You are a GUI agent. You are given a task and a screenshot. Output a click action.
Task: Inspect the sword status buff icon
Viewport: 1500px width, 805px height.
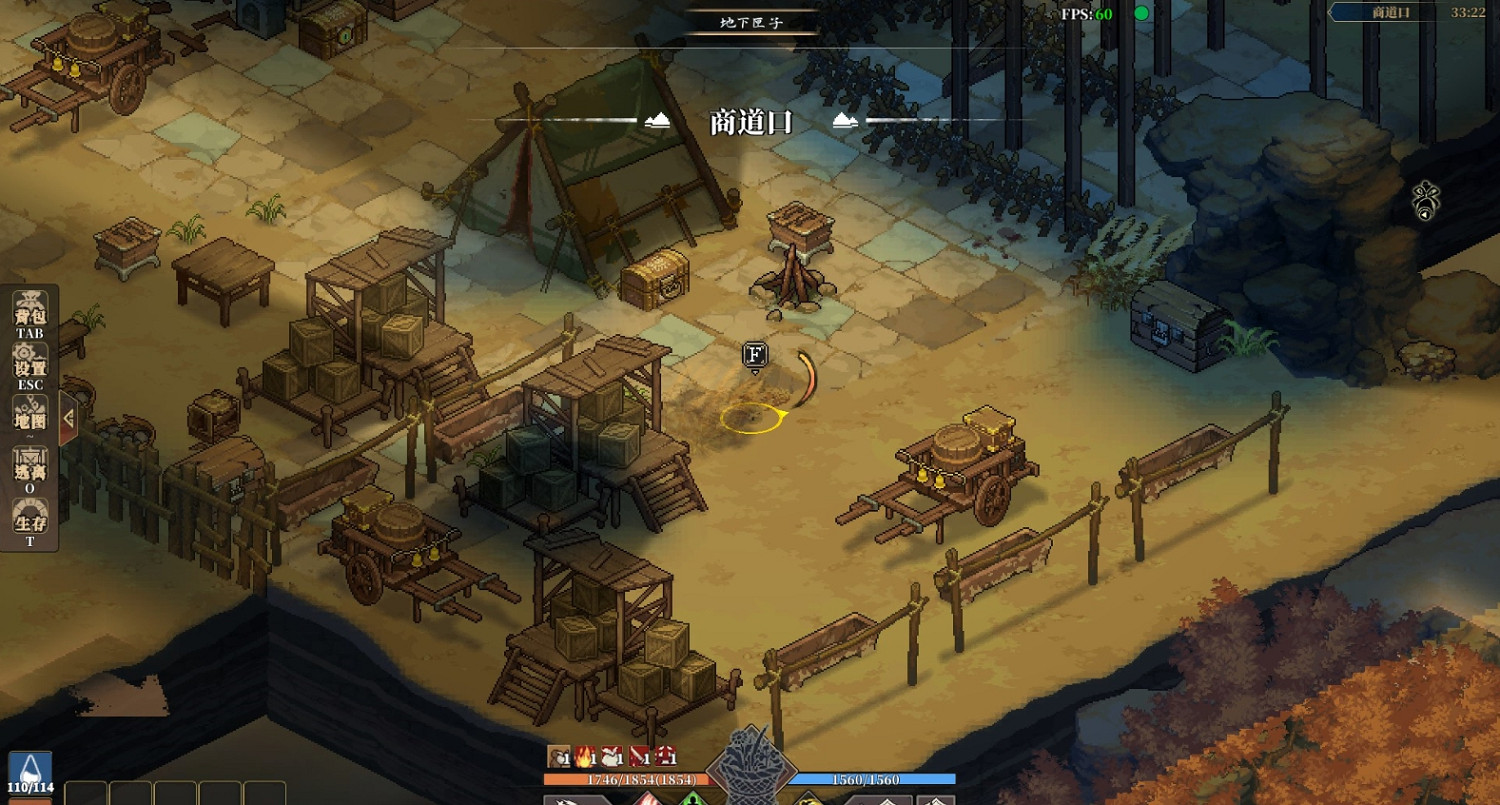639,757
